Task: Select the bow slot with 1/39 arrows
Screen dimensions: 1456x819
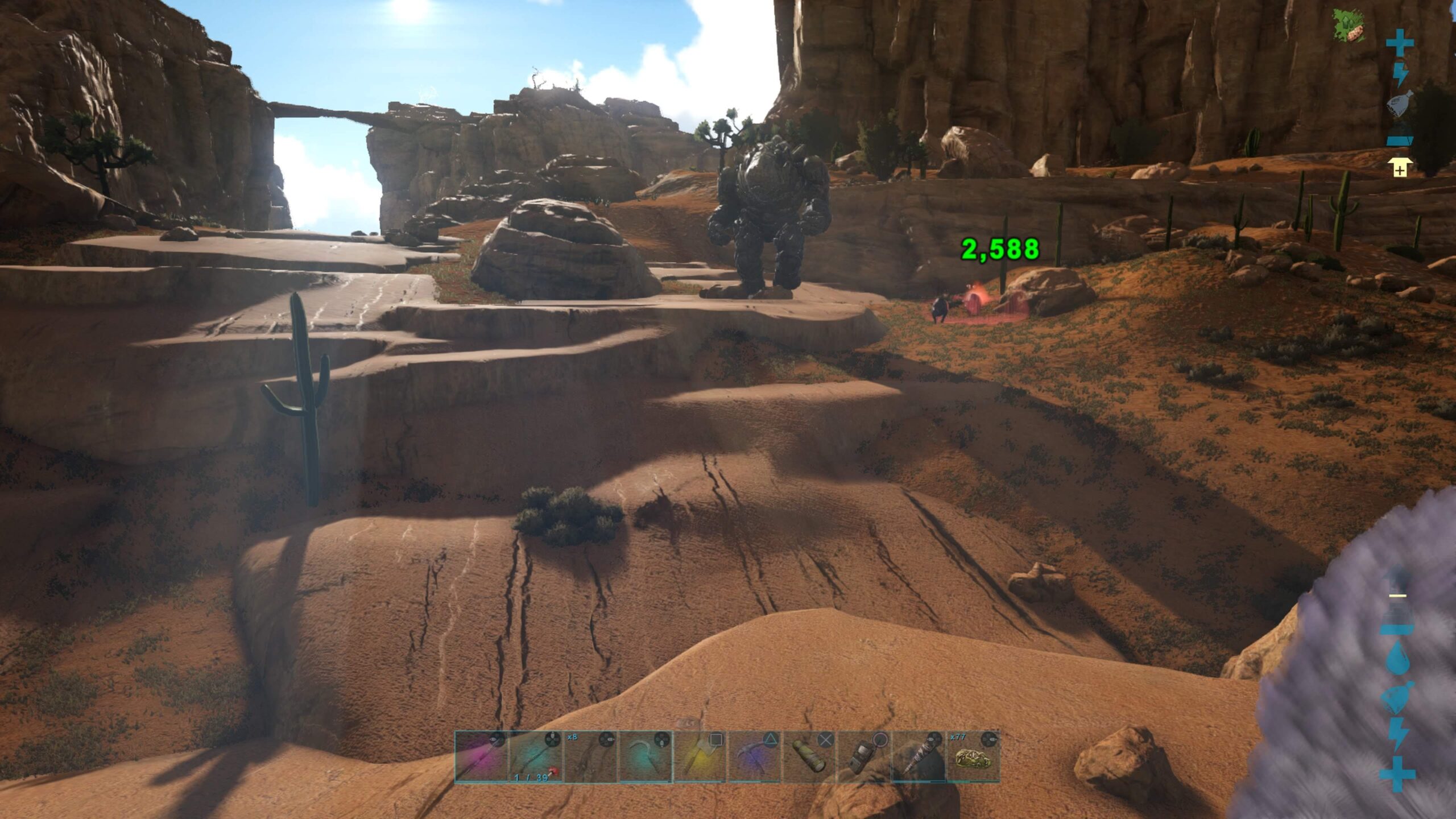Action: point(536,757)
